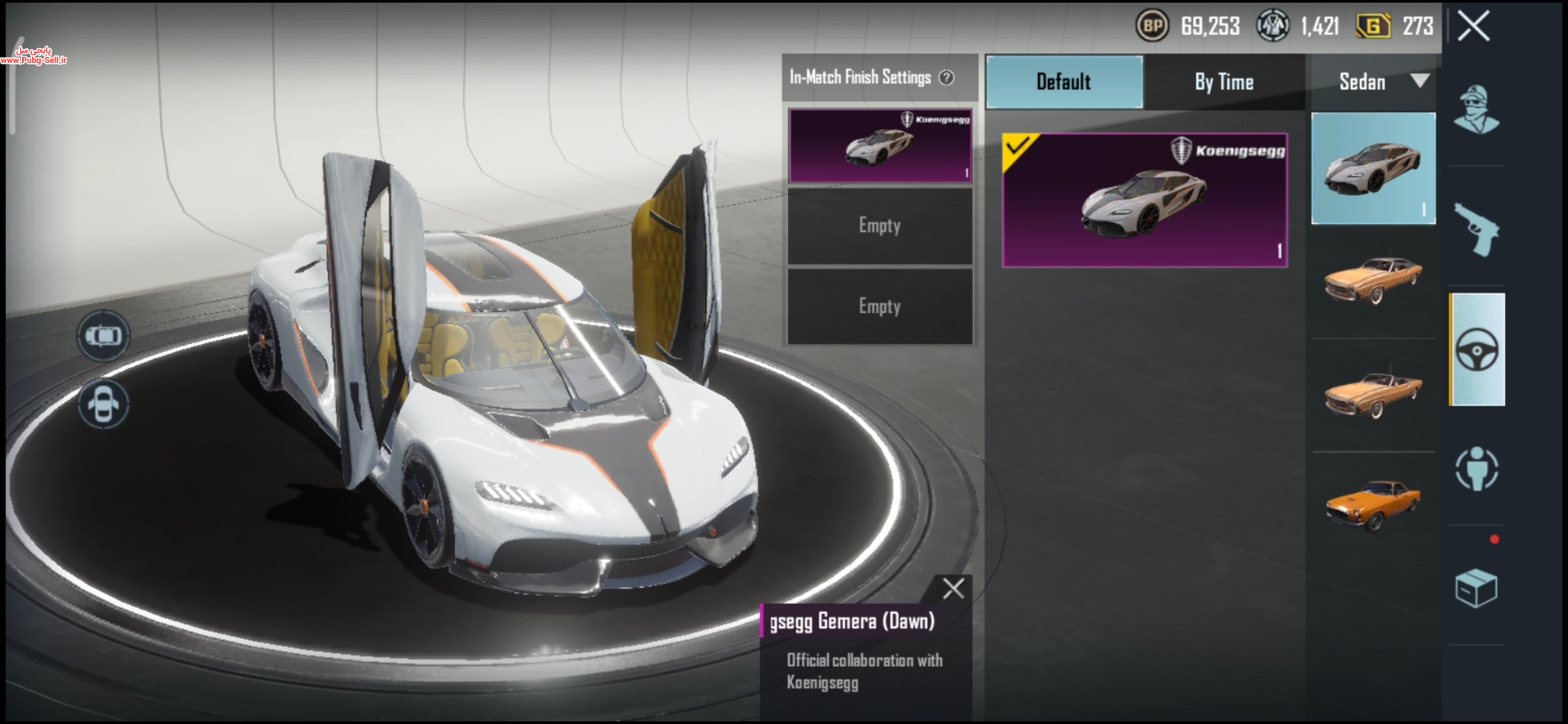This screenshot has height=724, width=1568.
Task: Open the G gold currency icon
Action: tap(1373, 26)
